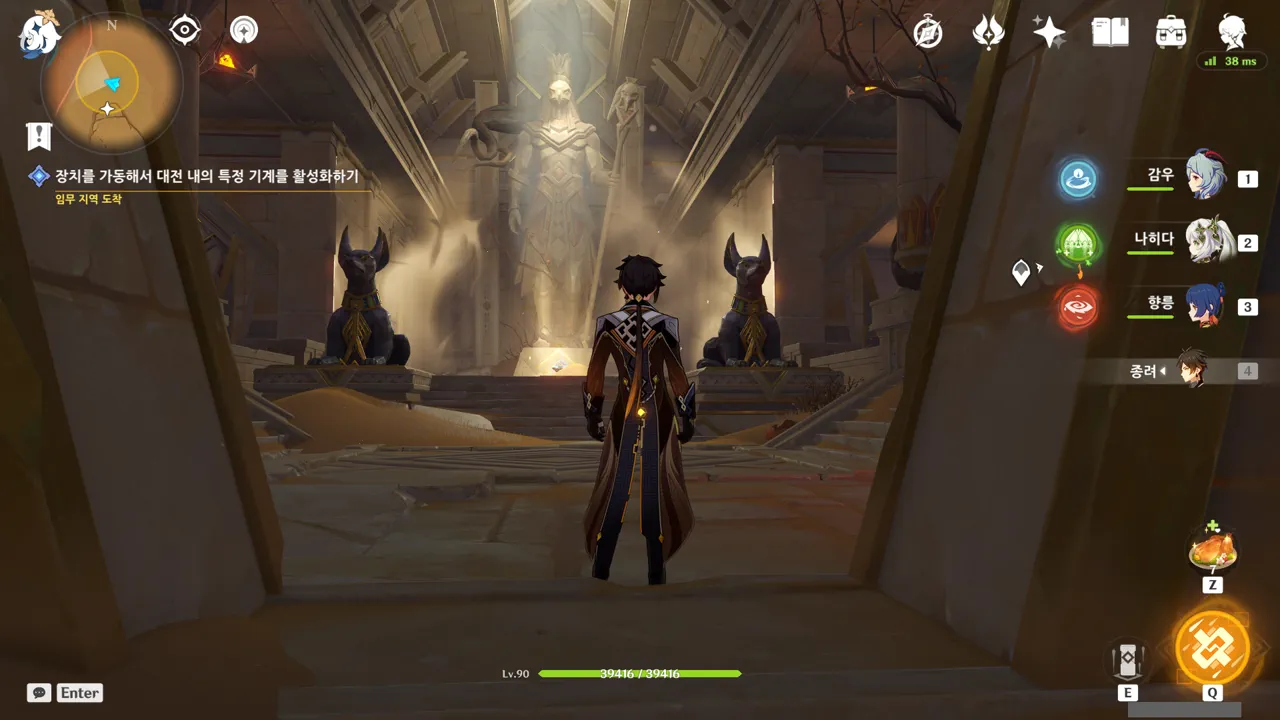The image size is (1280, 720).
Task: Open the backpack inventory icon
Action: [1171, 33]
